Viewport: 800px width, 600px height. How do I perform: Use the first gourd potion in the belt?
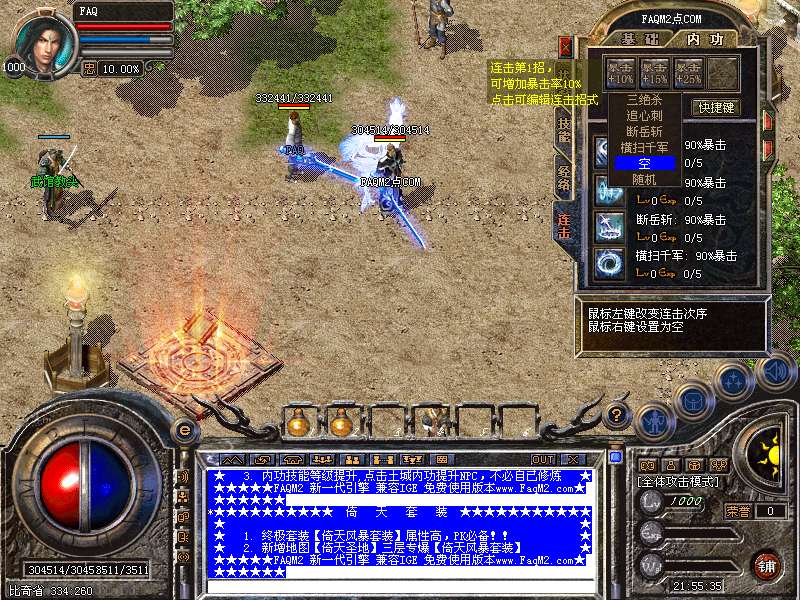[x=298, y=422]
